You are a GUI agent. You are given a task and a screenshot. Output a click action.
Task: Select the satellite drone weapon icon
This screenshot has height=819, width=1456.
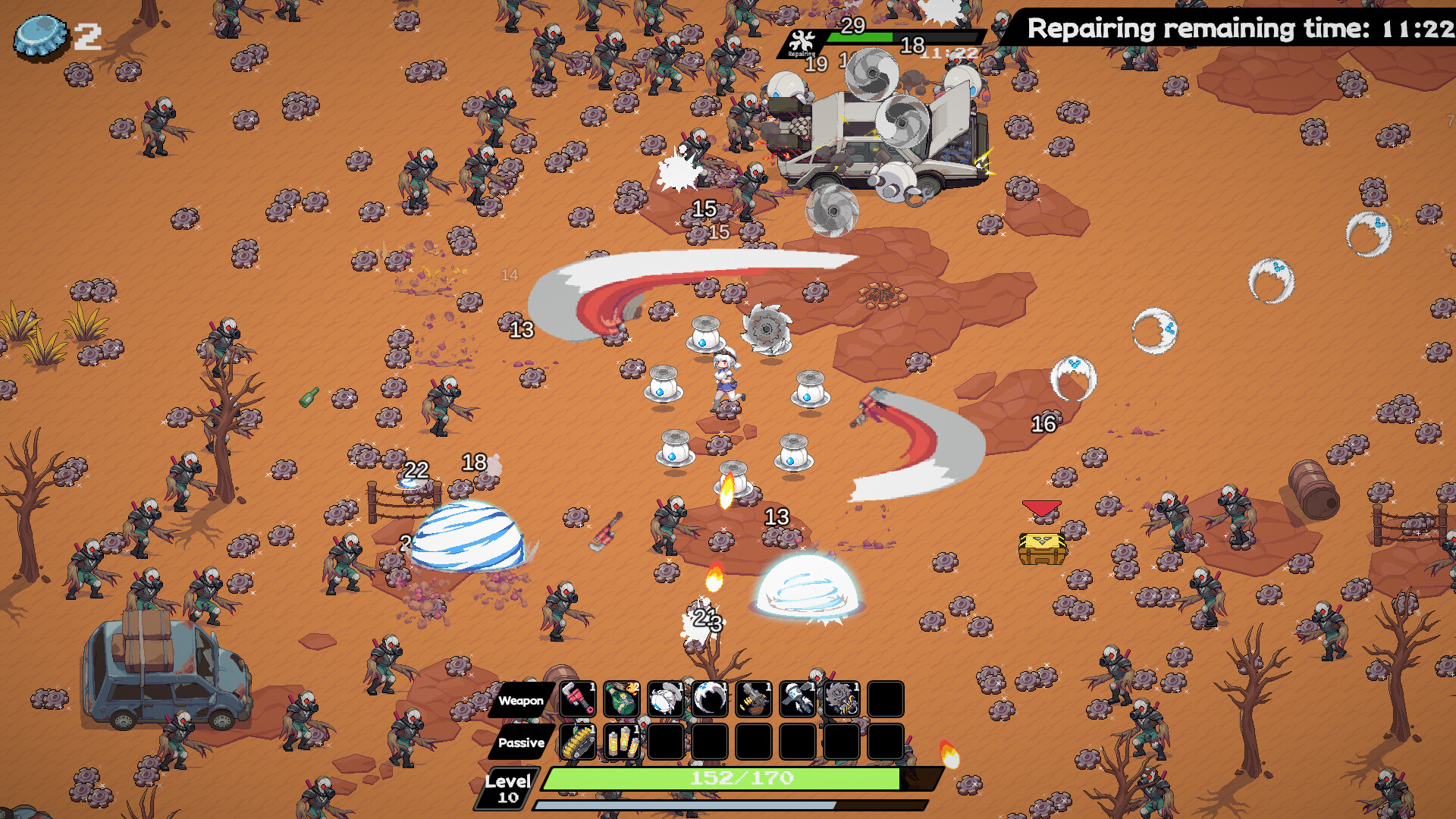(x=797, y=699)
